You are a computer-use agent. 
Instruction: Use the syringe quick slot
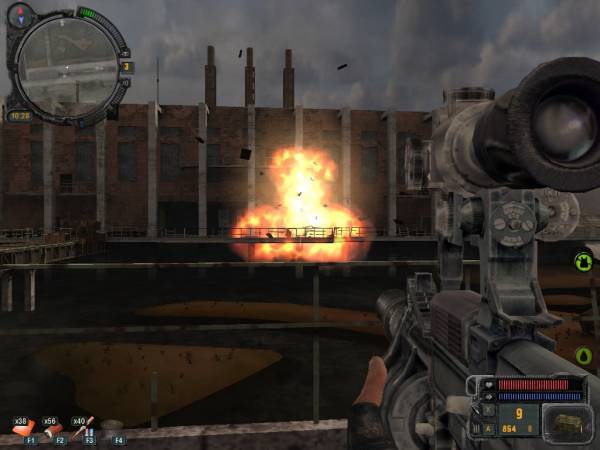click(84, 428)
